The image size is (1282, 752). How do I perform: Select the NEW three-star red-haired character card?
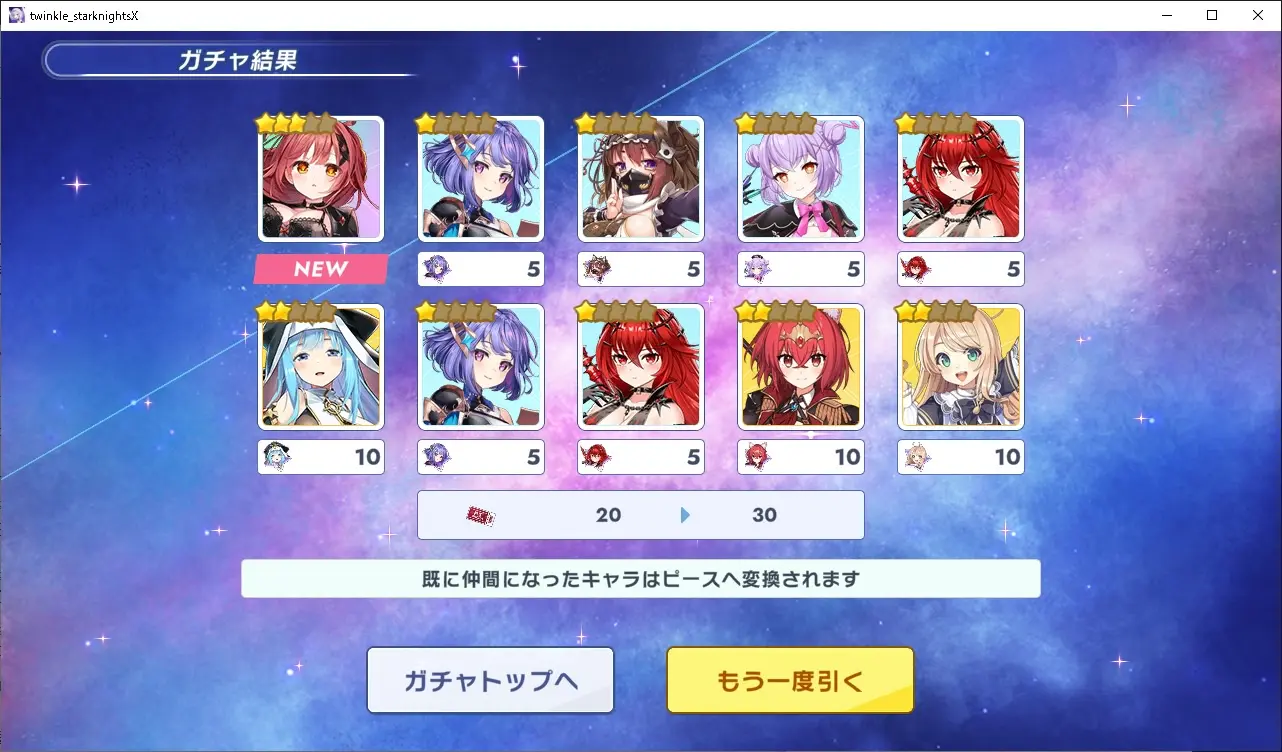[321, 179]
